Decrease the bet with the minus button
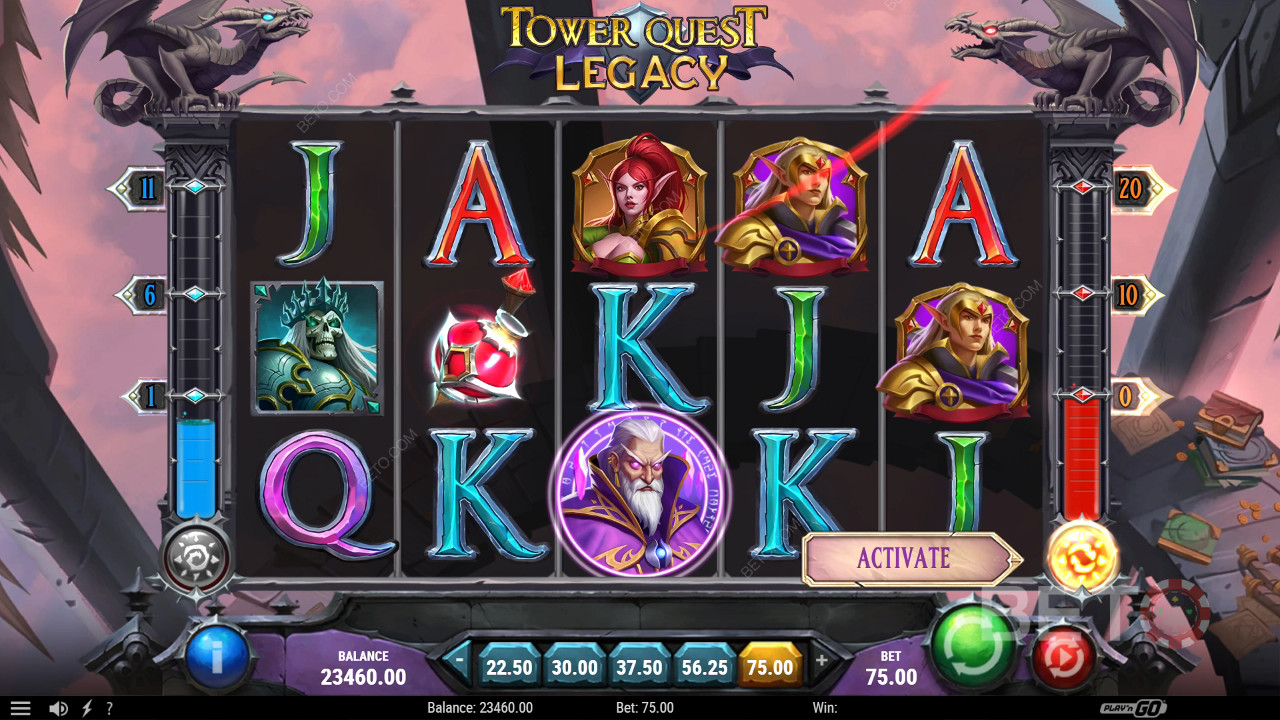 coord(459,660)
